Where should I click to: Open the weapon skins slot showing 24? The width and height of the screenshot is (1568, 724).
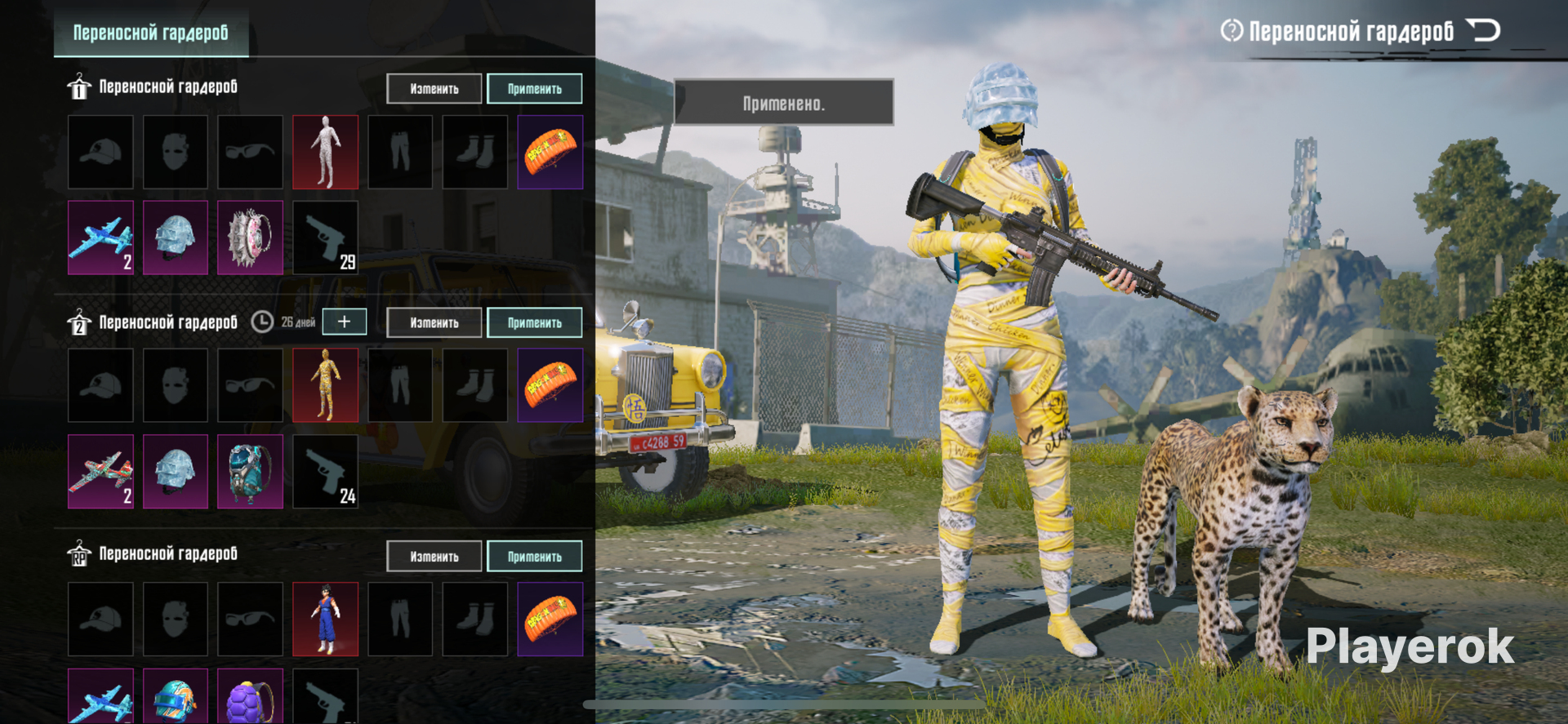tap(325, 472)
